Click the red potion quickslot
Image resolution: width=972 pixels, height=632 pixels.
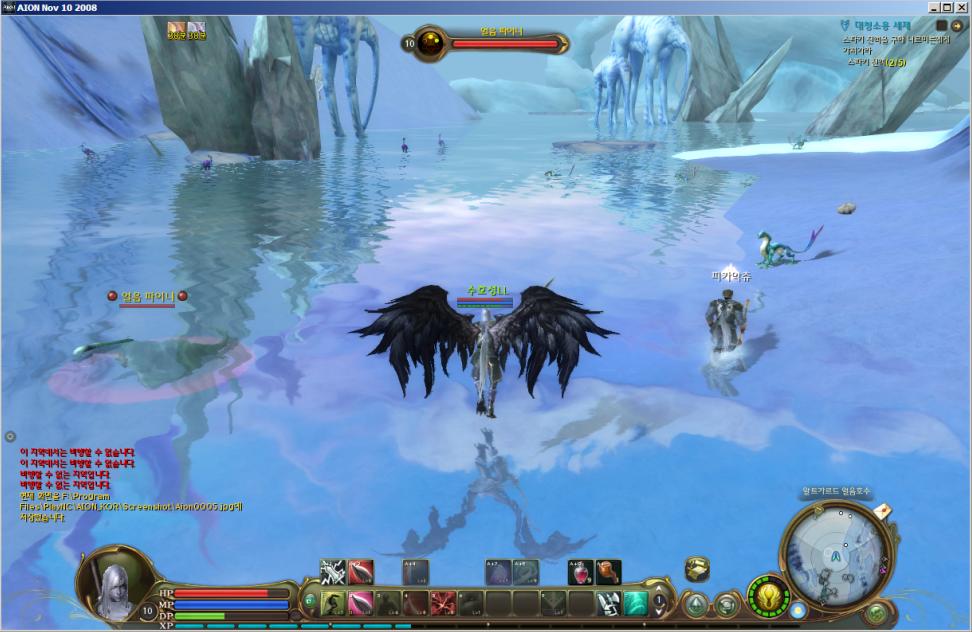tap(580, 572)
